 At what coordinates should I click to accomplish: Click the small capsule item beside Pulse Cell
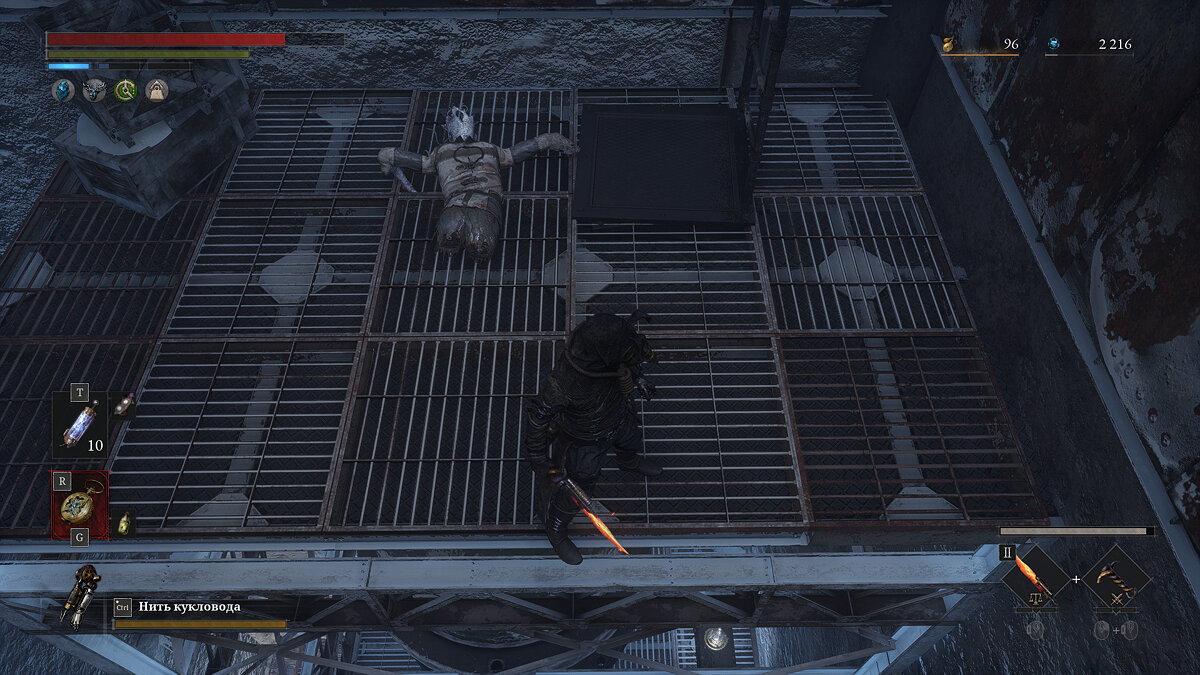coord(125,402)
